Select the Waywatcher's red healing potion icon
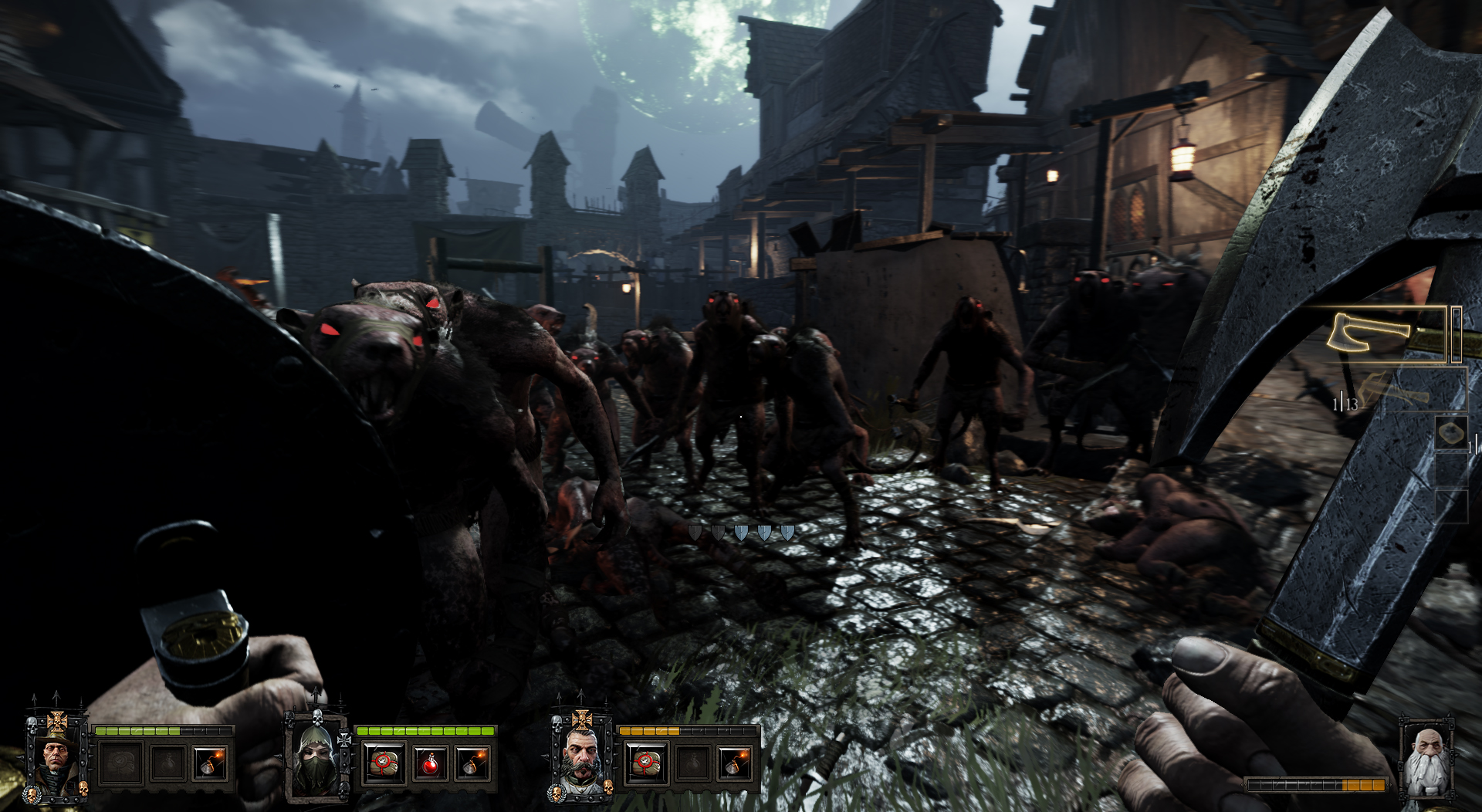 coord(431,763)
